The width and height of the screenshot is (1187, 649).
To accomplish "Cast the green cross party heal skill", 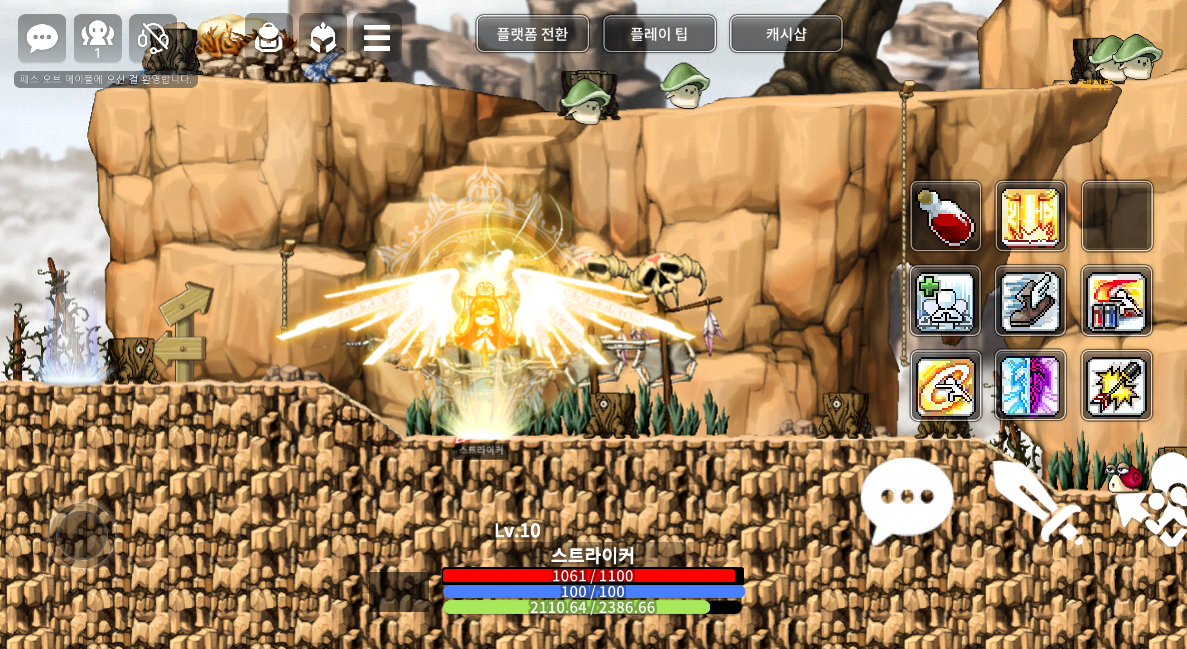I will pyautogui.click(x=945, y=300).
